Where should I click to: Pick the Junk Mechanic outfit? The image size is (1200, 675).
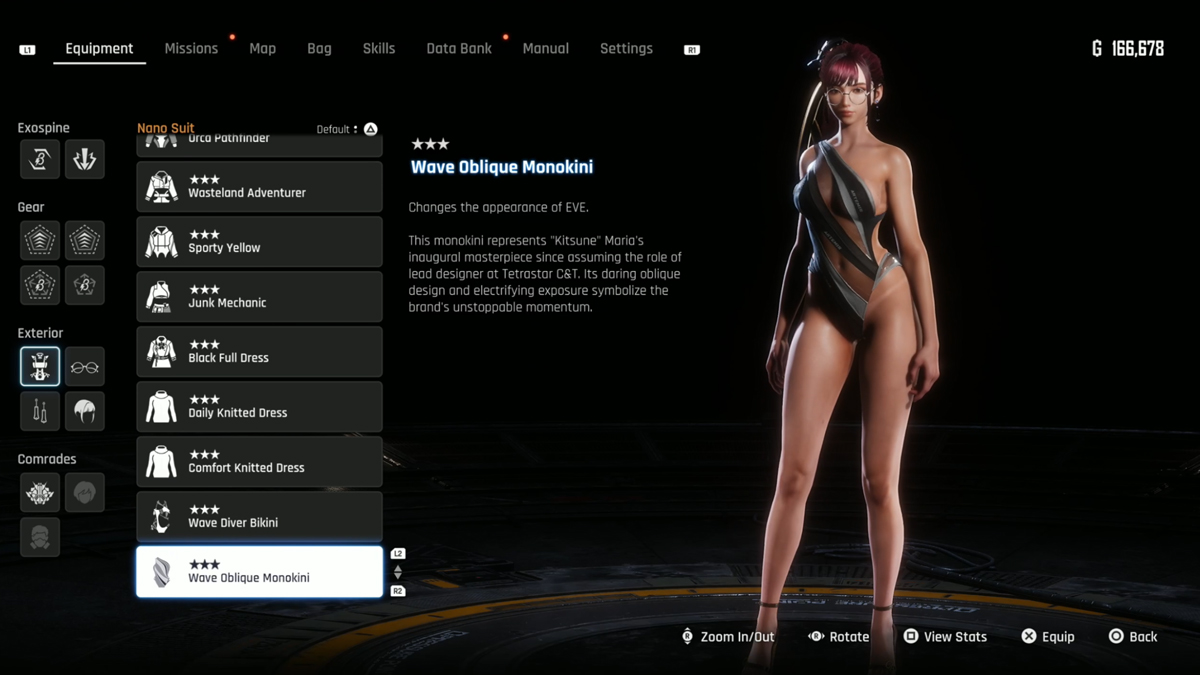click(x=259, y=297)
